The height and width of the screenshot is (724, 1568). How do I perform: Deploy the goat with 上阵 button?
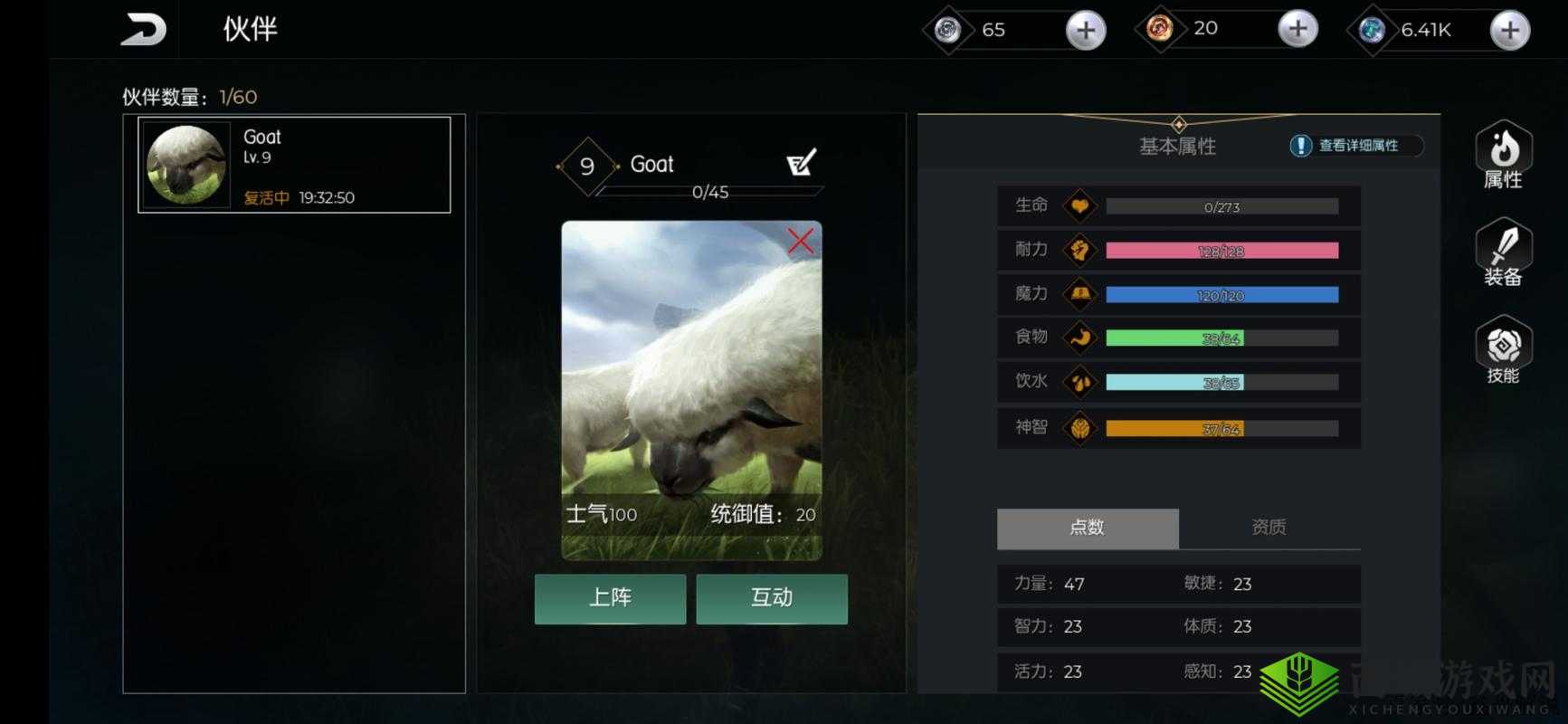coord(610,598)
